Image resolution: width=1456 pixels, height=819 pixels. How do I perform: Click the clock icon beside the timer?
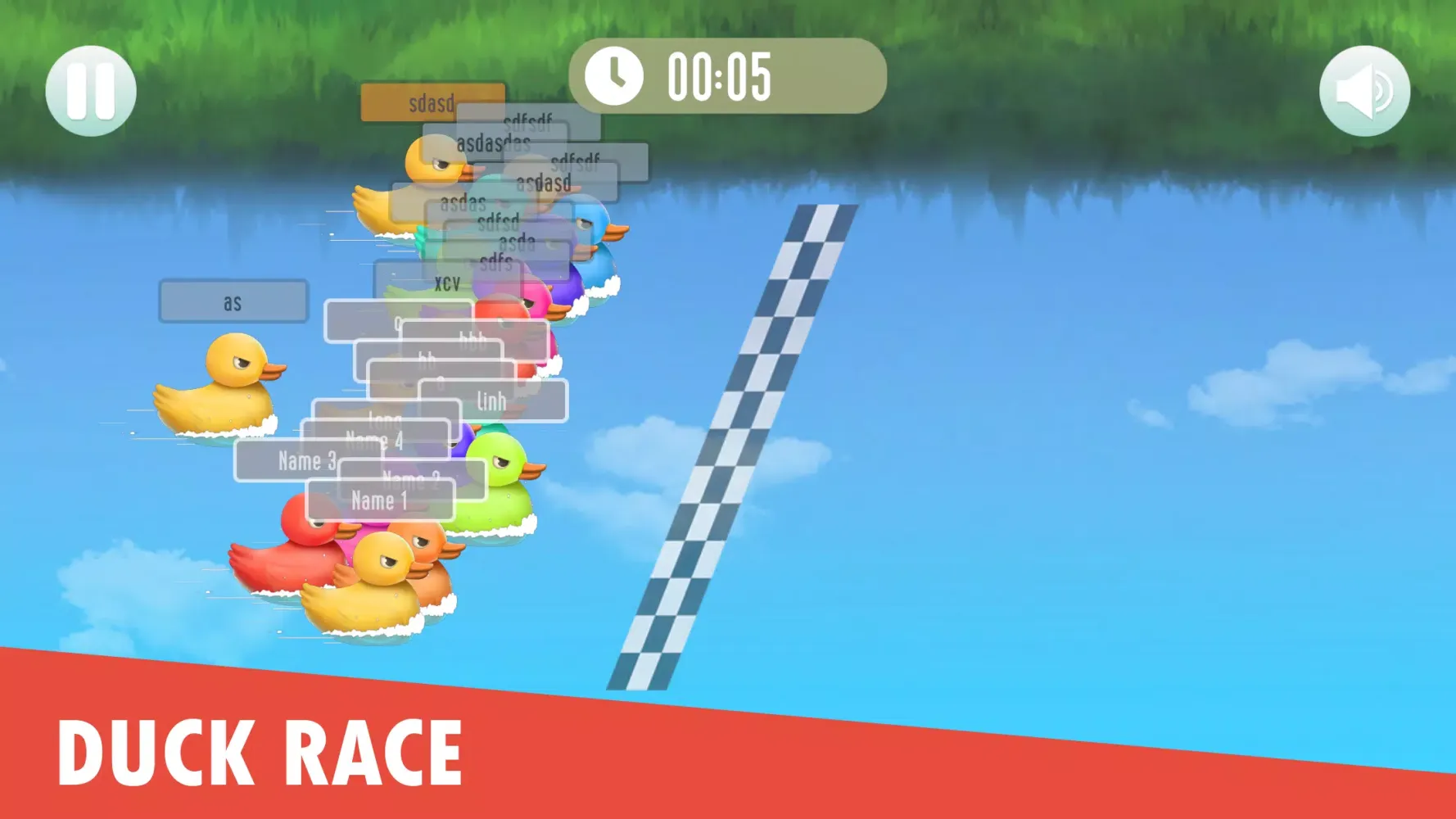coord(616,76)
